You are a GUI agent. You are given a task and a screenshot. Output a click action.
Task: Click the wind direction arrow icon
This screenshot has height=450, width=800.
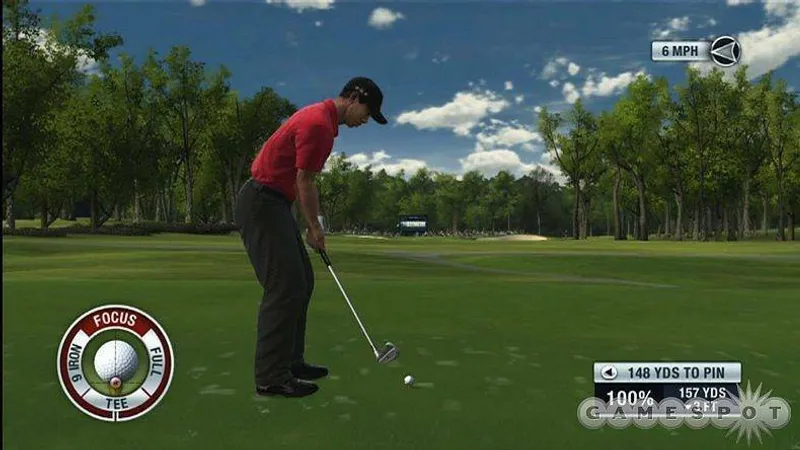pos(724,50)
